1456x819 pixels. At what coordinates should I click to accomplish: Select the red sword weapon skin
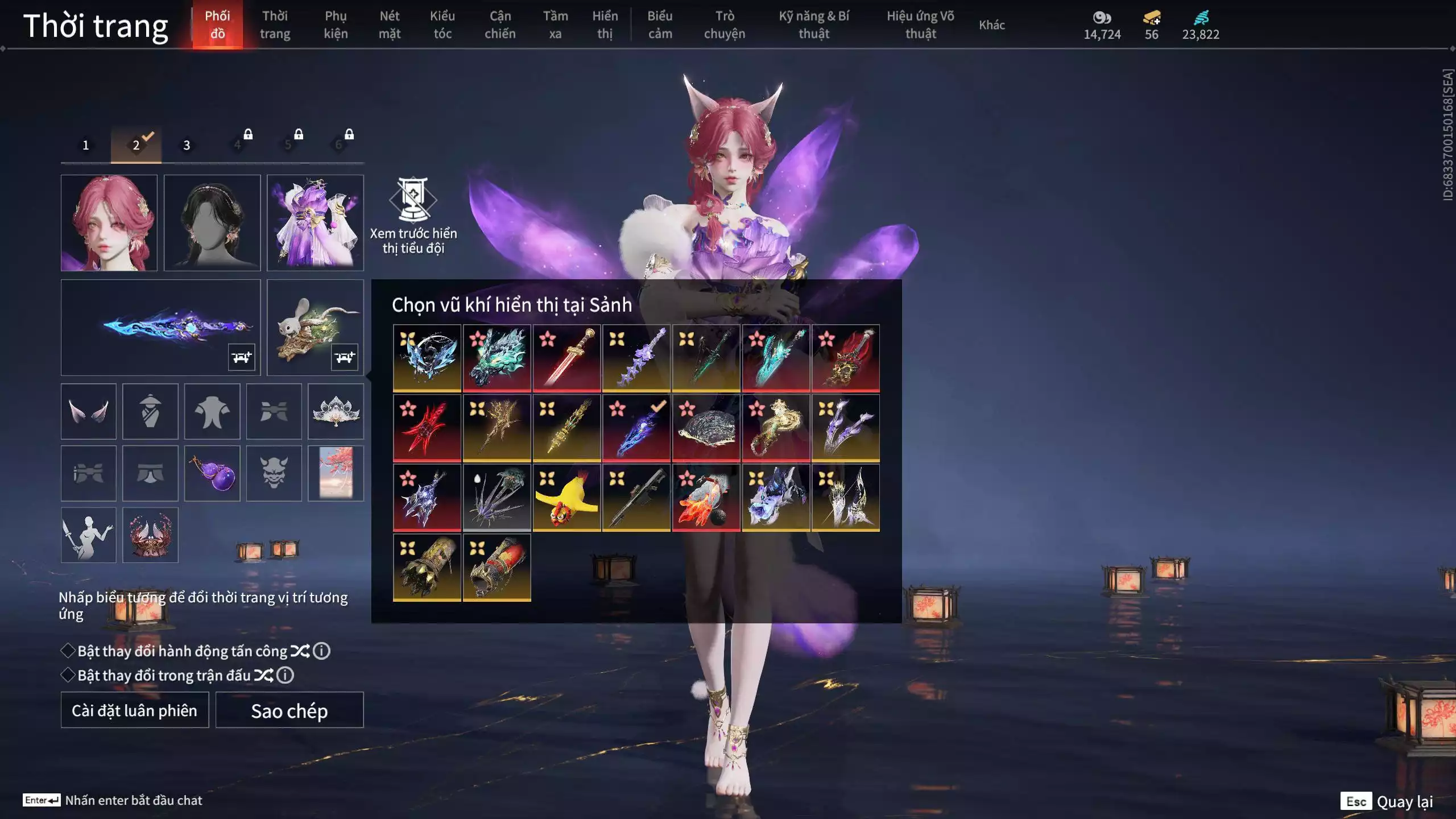click(566, 358)
